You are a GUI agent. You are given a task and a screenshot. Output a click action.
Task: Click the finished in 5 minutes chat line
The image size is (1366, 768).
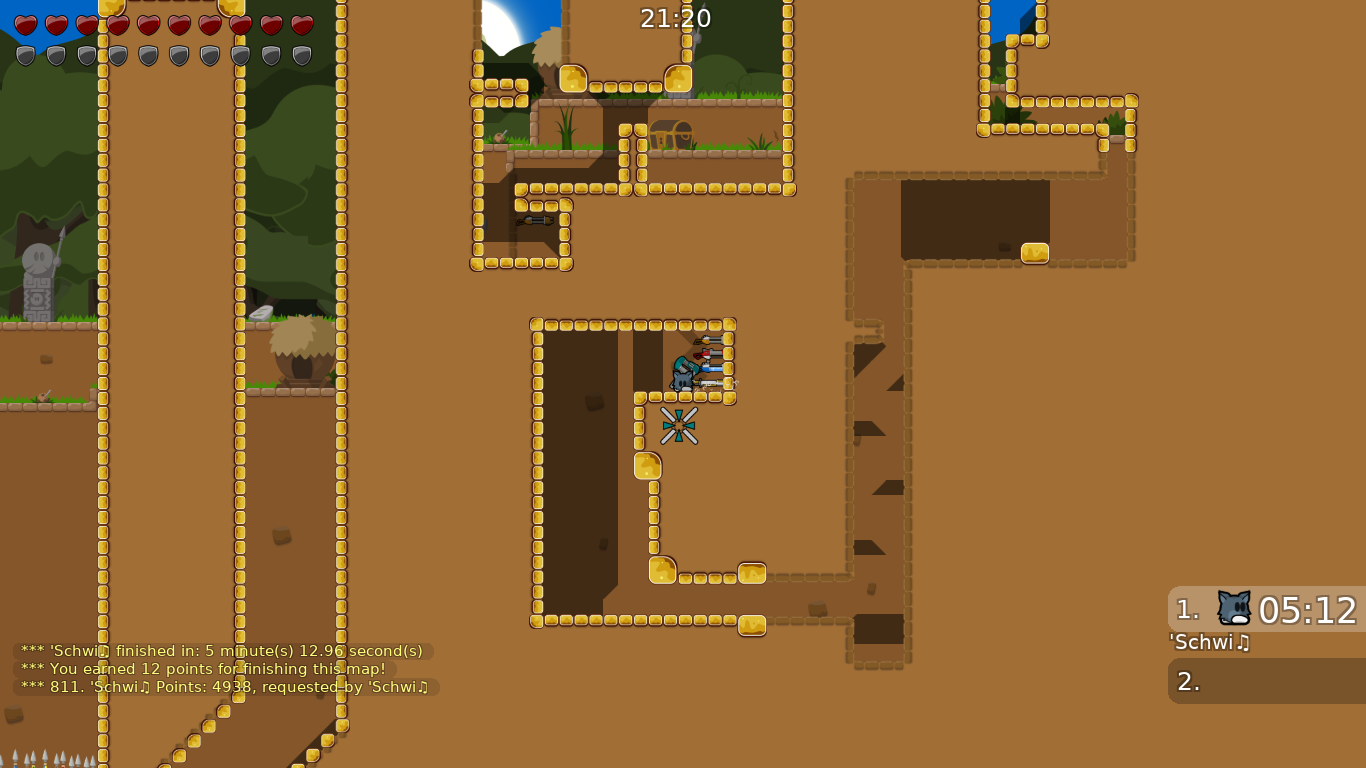pos(220,650)
